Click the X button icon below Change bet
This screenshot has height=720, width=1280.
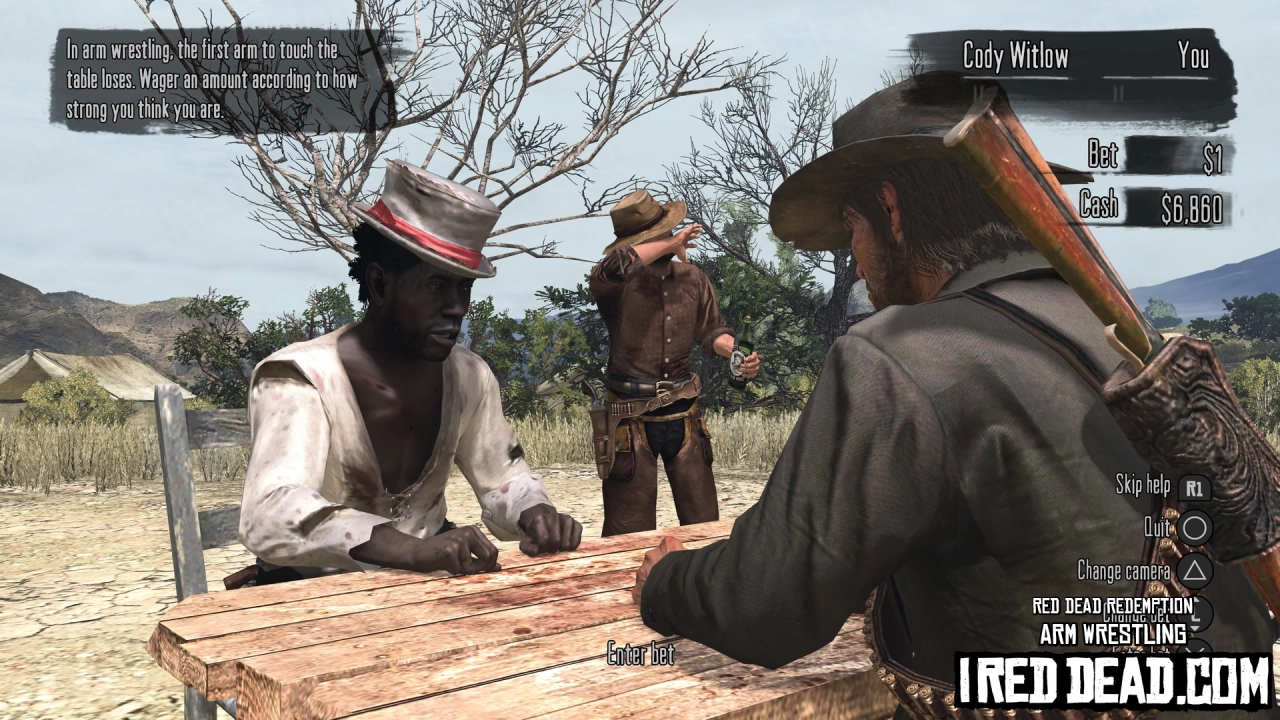coord(1195,650)
